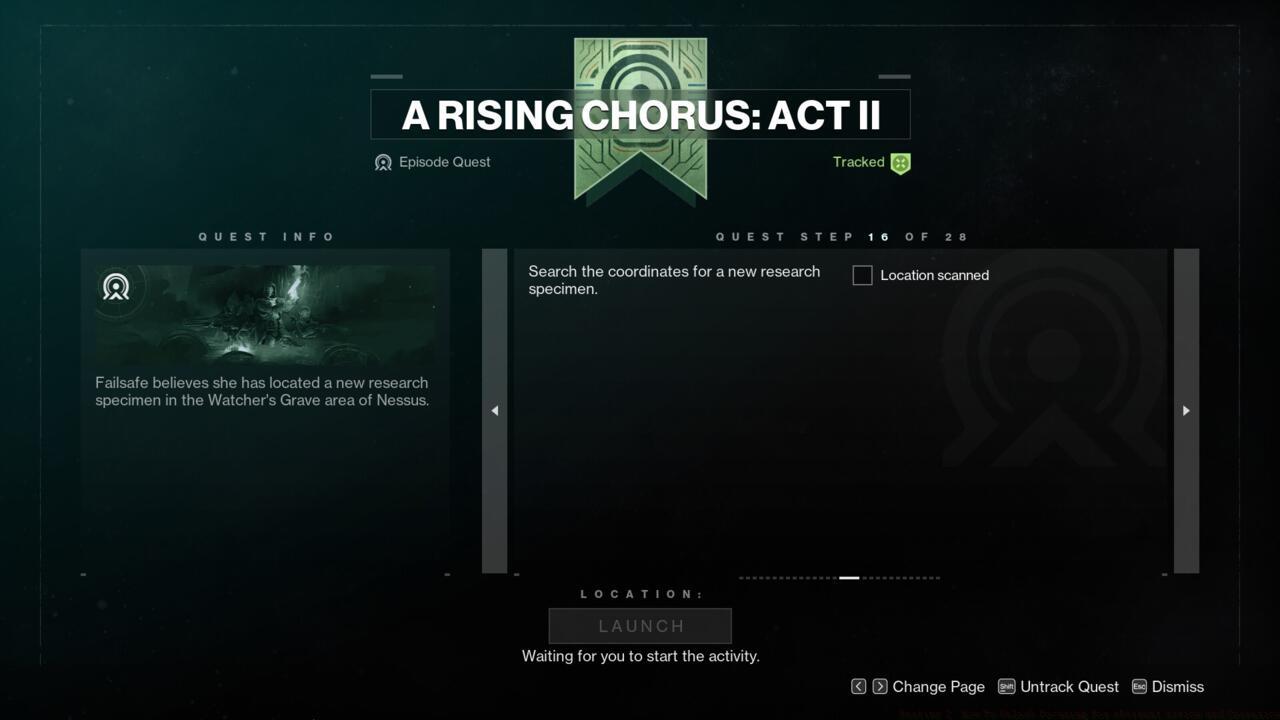
Task: Select the Quest Step 16 of 28 header
Action: 841,236
